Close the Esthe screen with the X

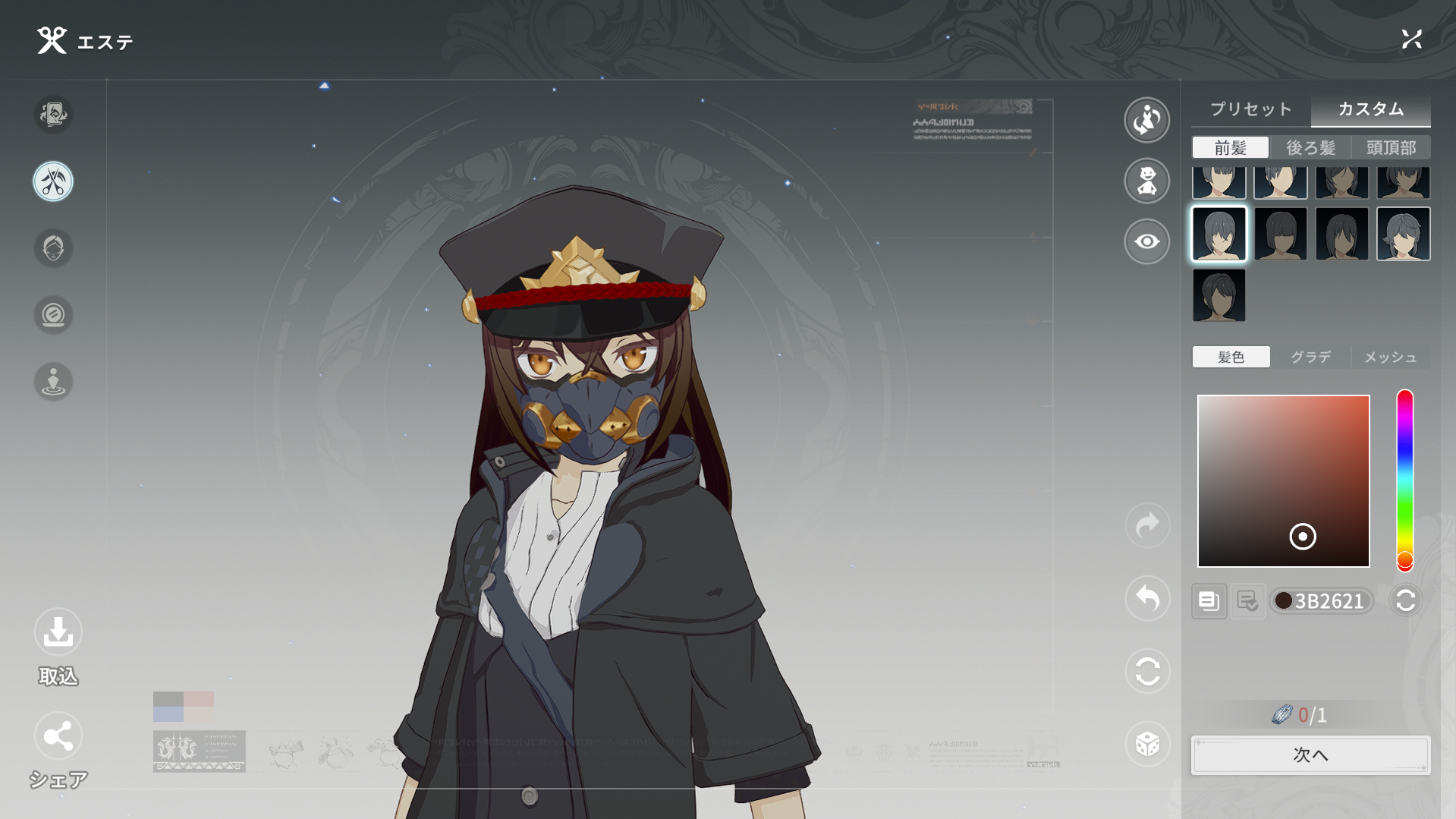1411,39
